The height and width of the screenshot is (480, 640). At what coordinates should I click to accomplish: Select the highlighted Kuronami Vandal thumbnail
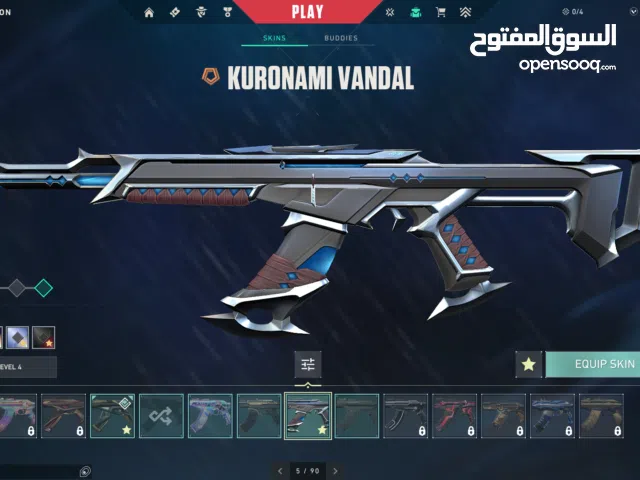[x=308, y=415]
